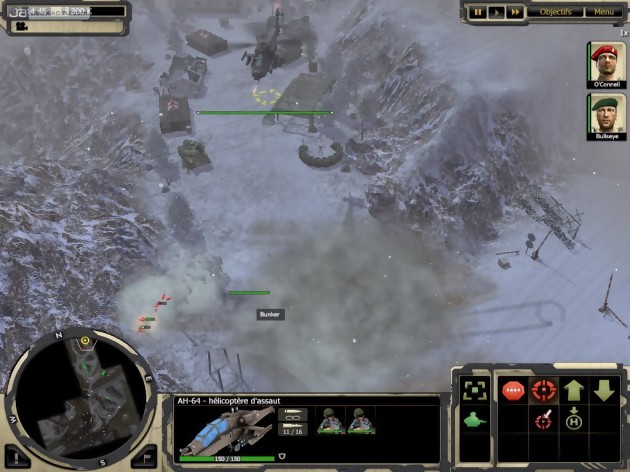Pause the game with the pause button

click(479, 12)
